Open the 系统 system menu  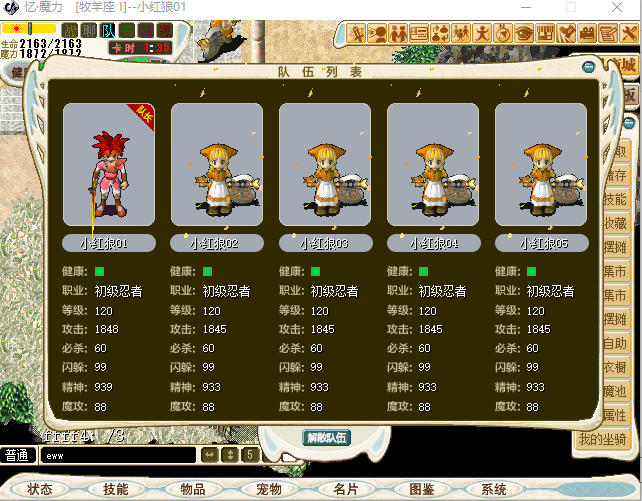494,489
